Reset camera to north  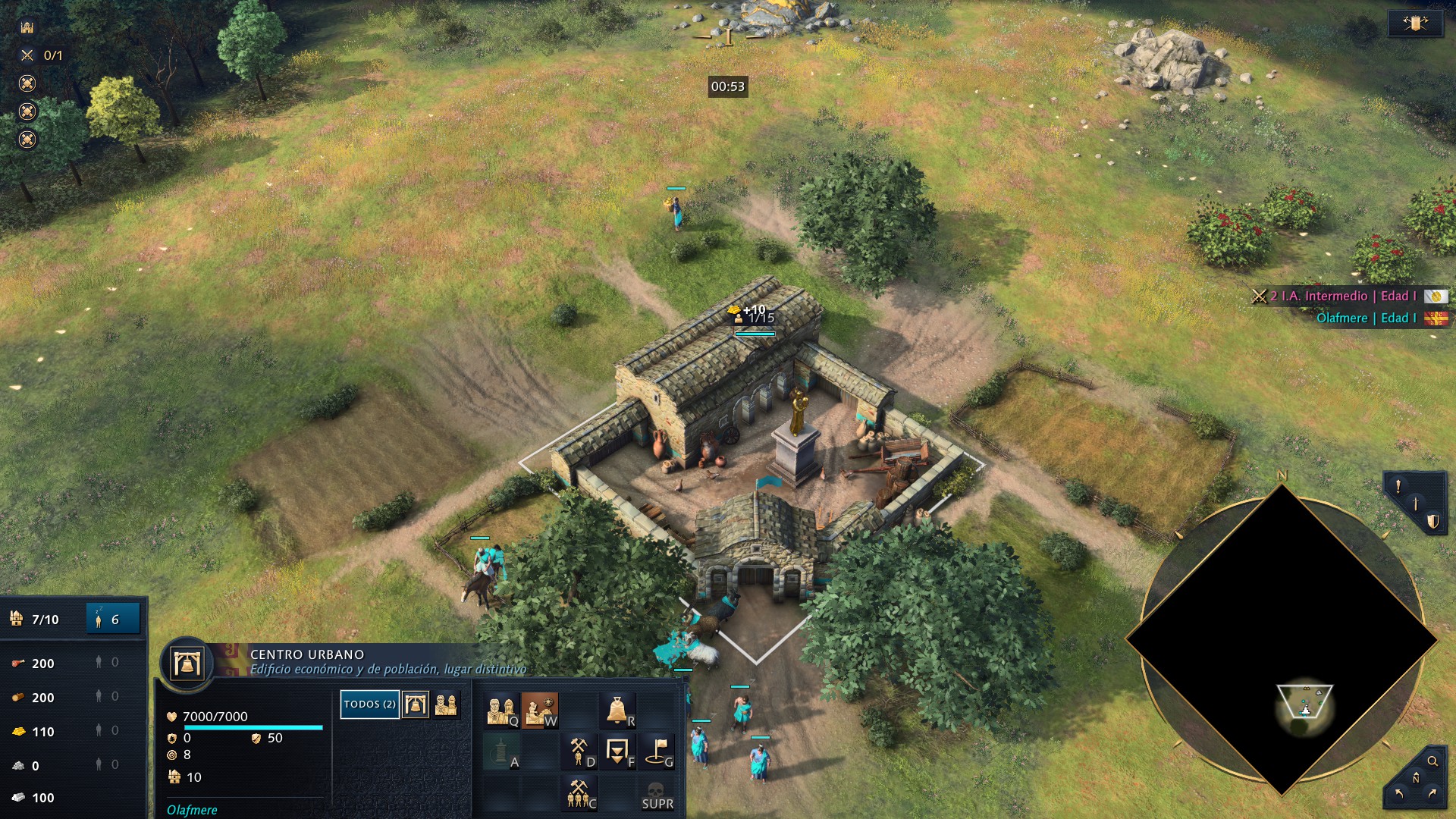tap(1415, 779)
